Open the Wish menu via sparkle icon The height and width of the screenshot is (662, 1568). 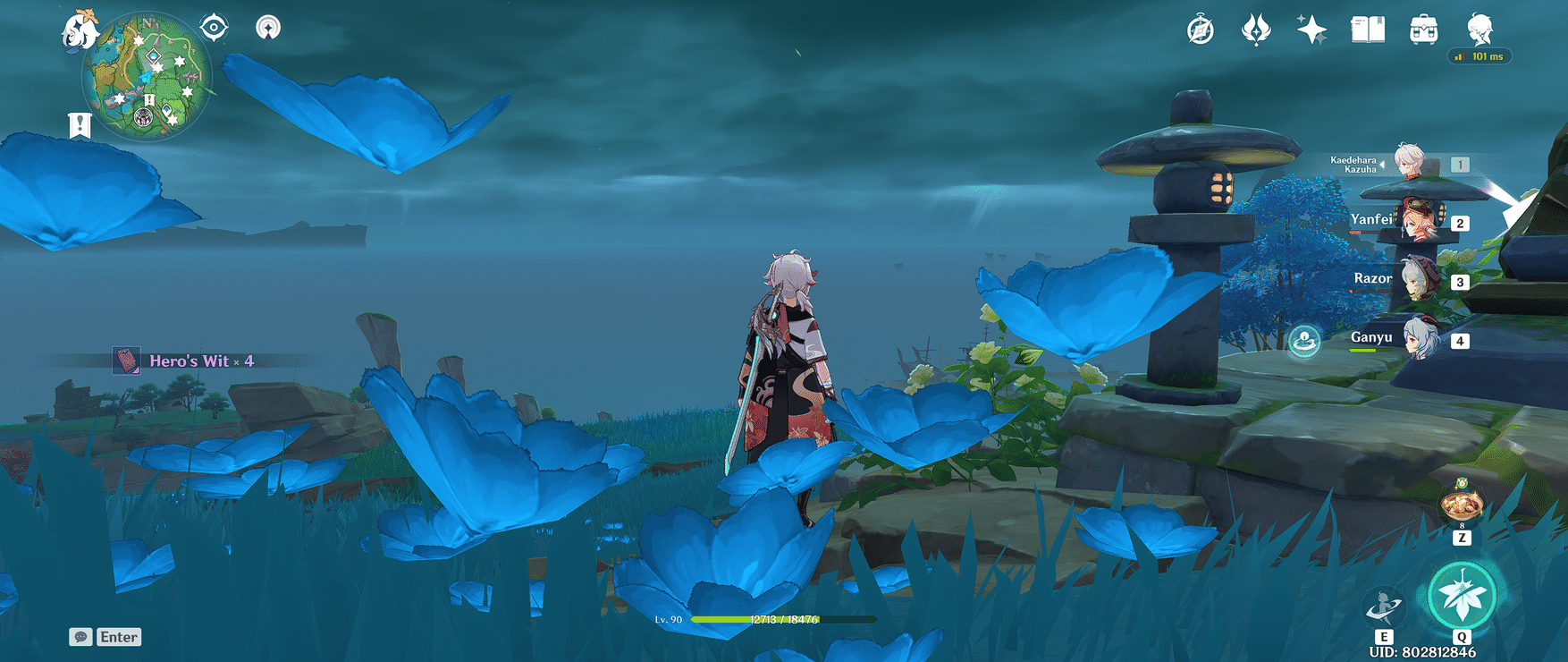pos(1311,29)
